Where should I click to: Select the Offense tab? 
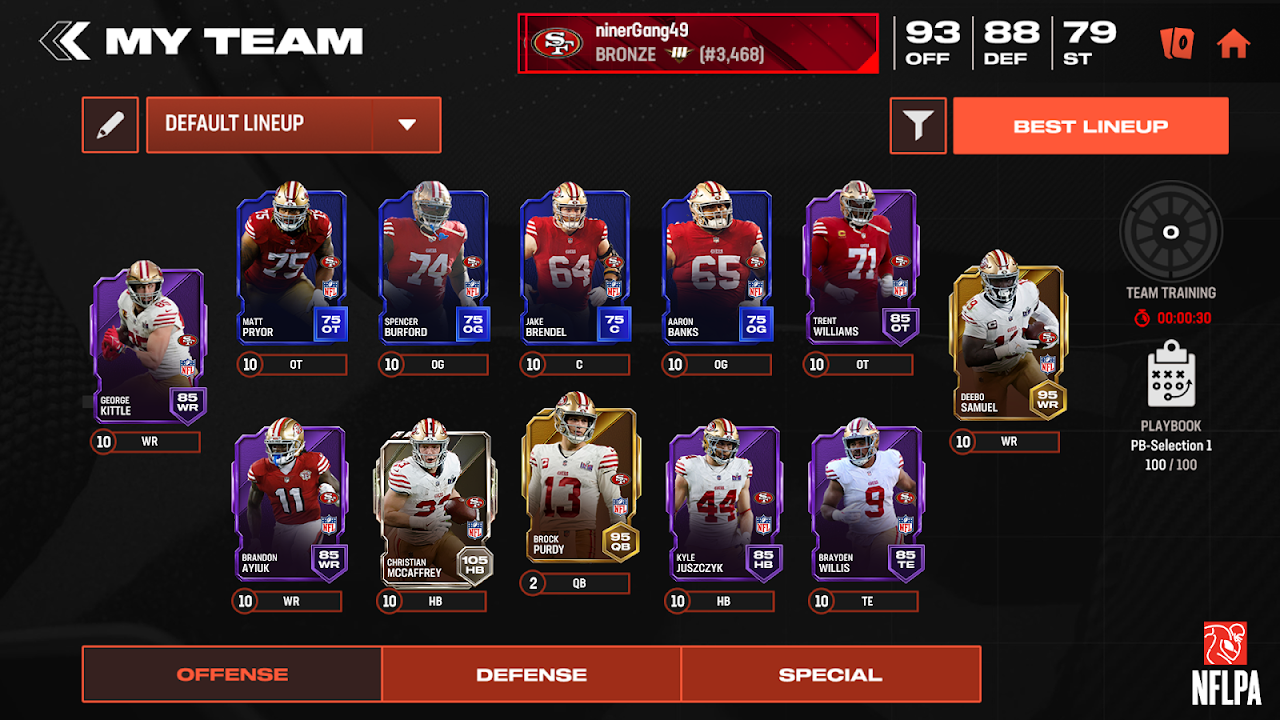tap(232, 674)
